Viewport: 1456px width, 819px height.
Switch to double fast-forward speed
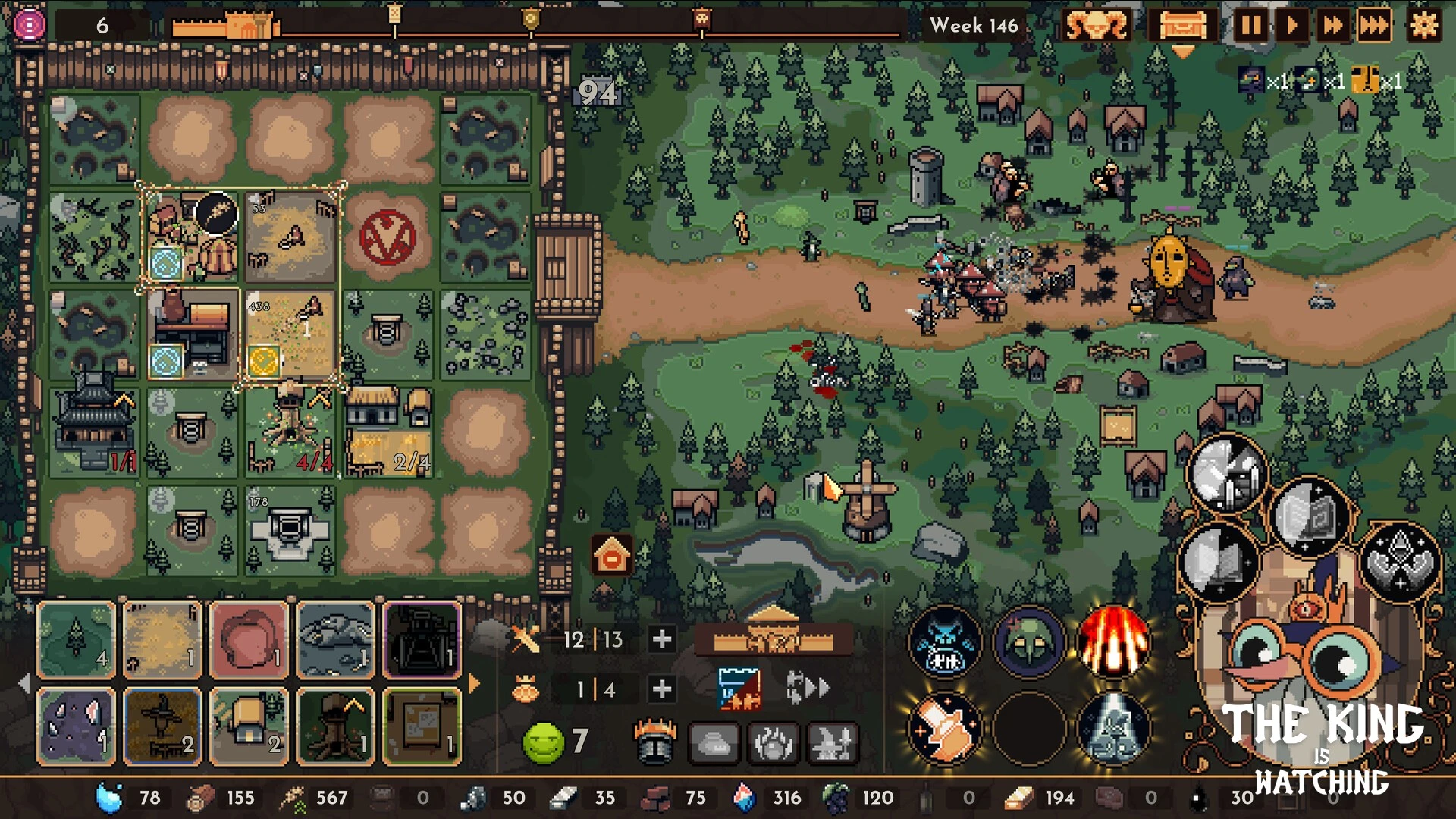[x=1332, y=26]
